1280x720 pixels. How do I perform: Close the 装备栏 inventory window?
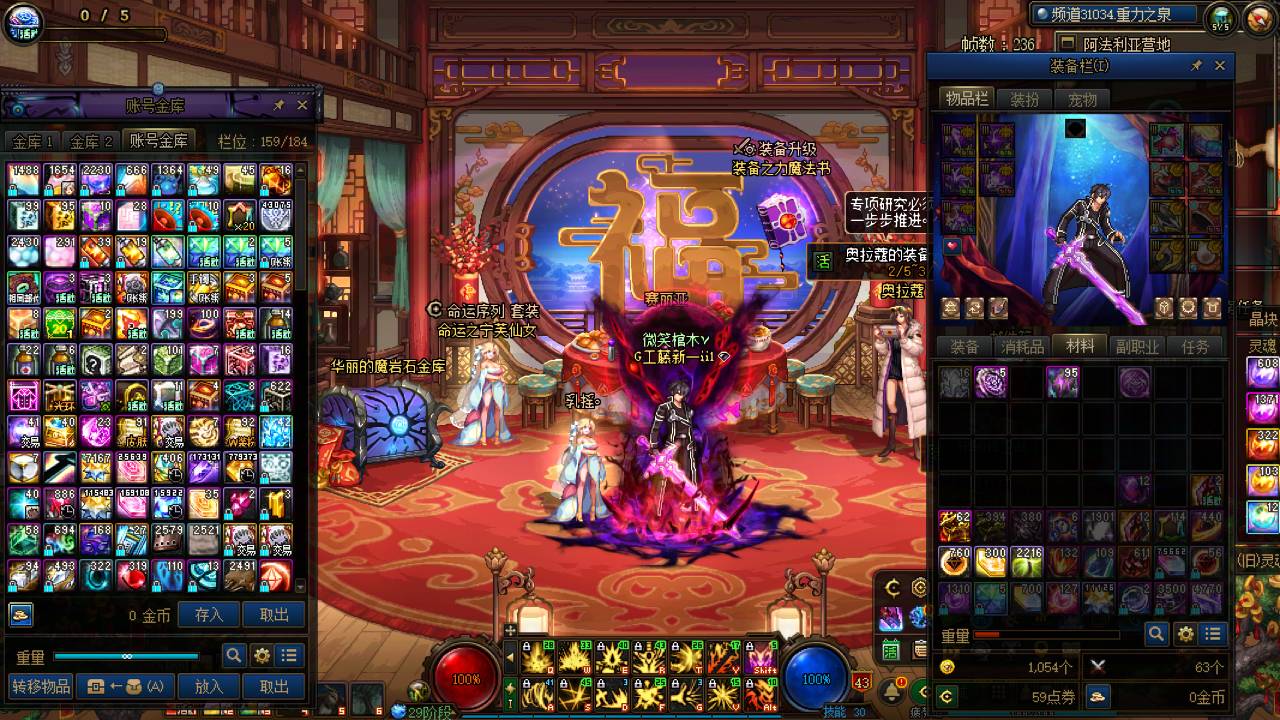(1219, 66)
